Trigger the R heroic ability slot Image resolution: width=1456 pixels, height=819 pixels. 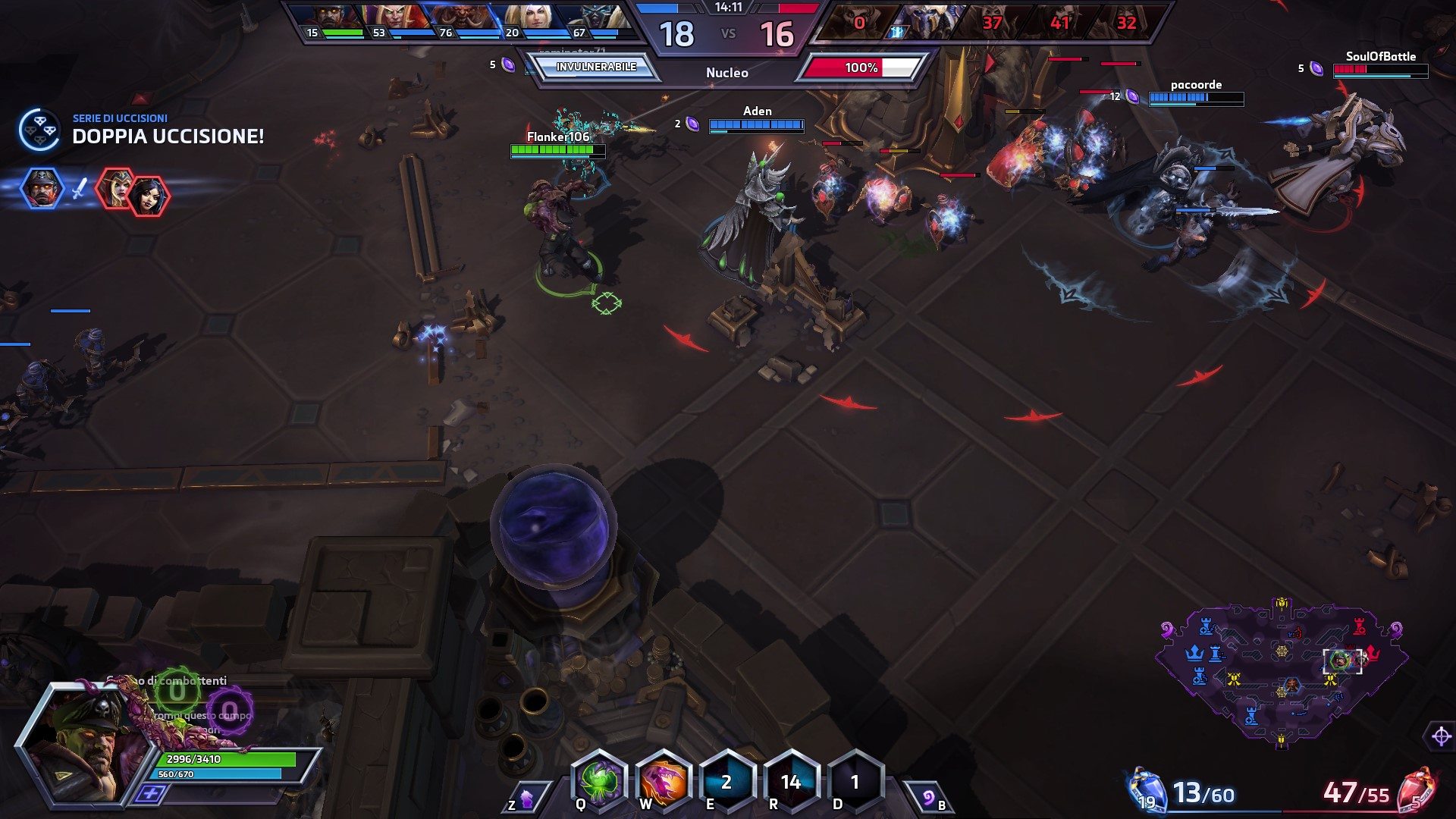coord(791,781)
